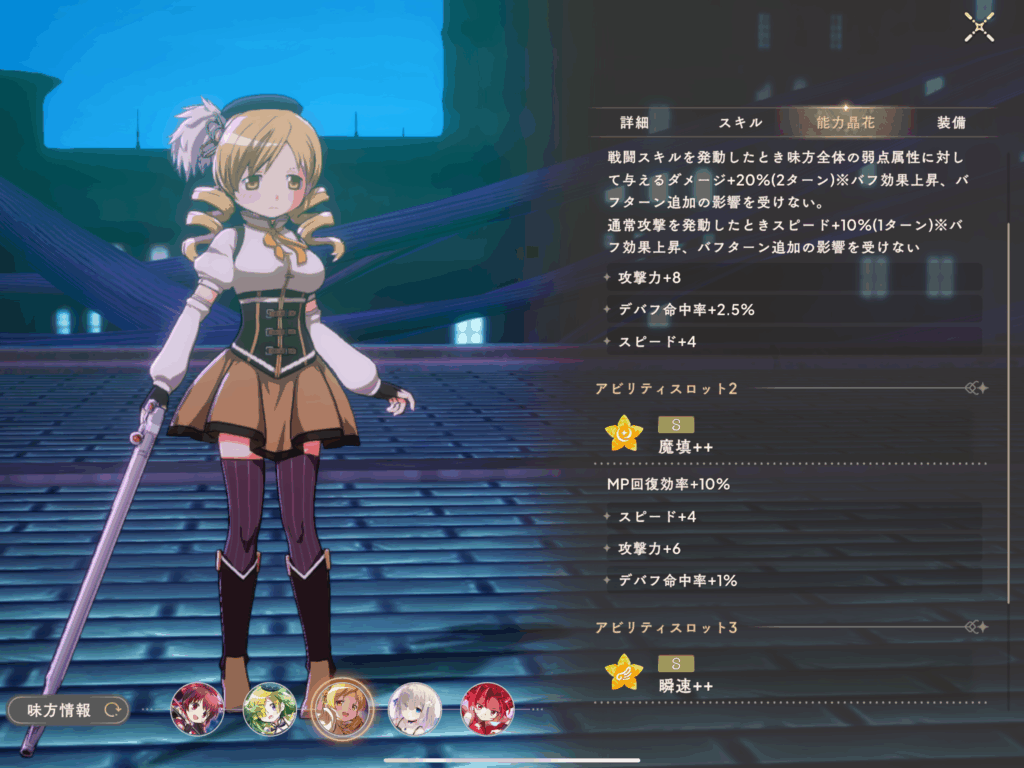Switch to the white-haired character portrait
This screenshot has width=1024, height=768.
coord(414,709)
